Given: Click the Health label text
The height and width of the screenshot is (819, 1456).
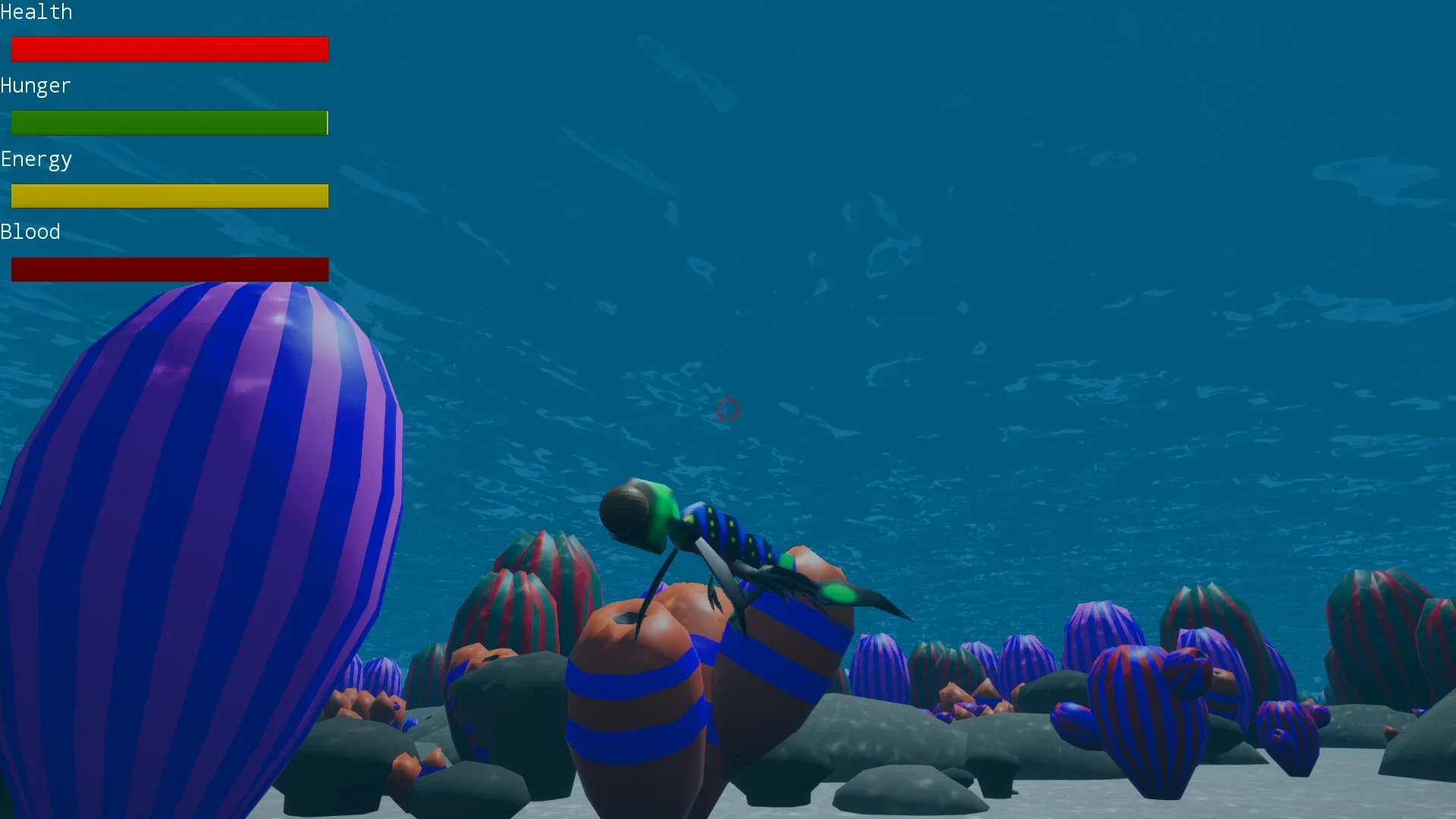Looking at the screenshot, I should 36,12.
